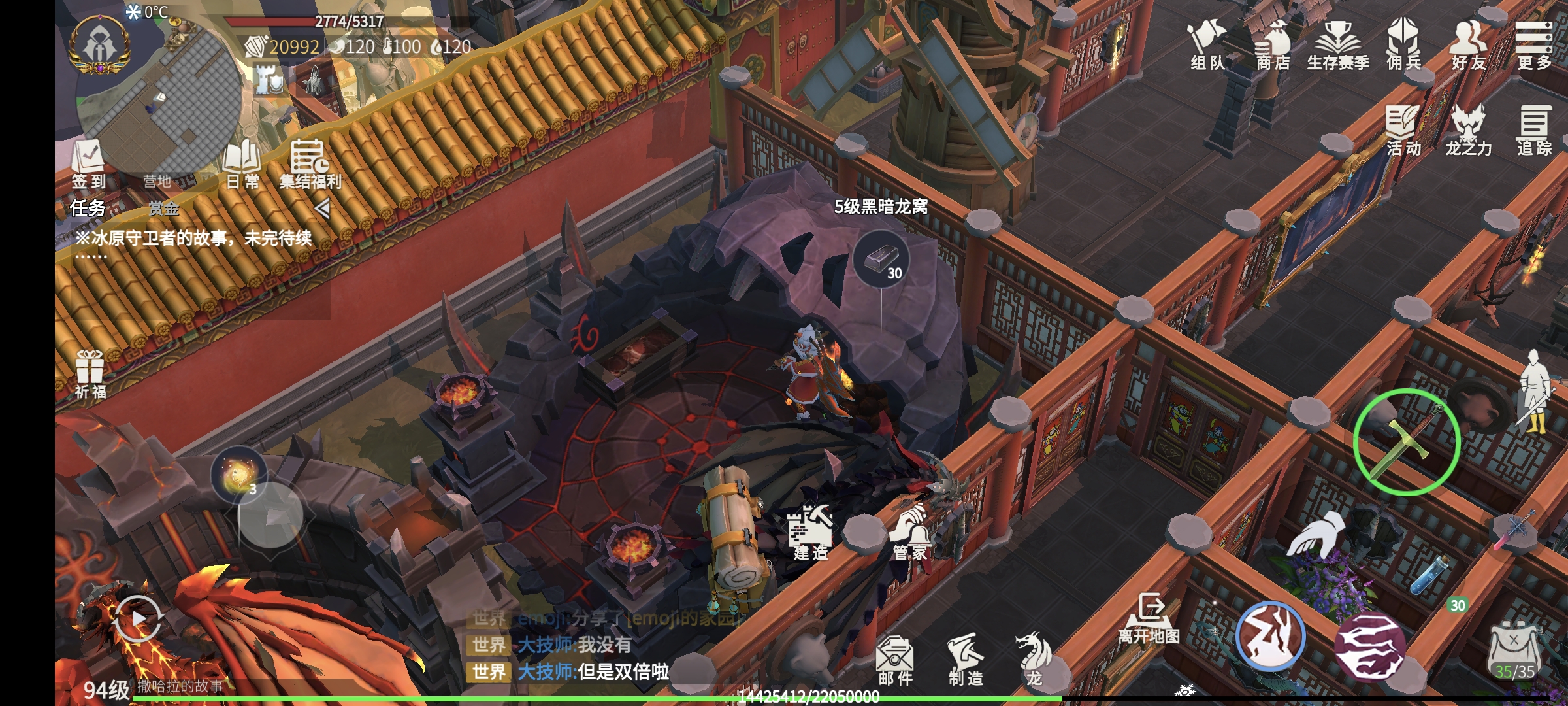Attack with the green sword button
Image resolution: width=1568 pixels, height=706 pixels.
(1407, 443)
